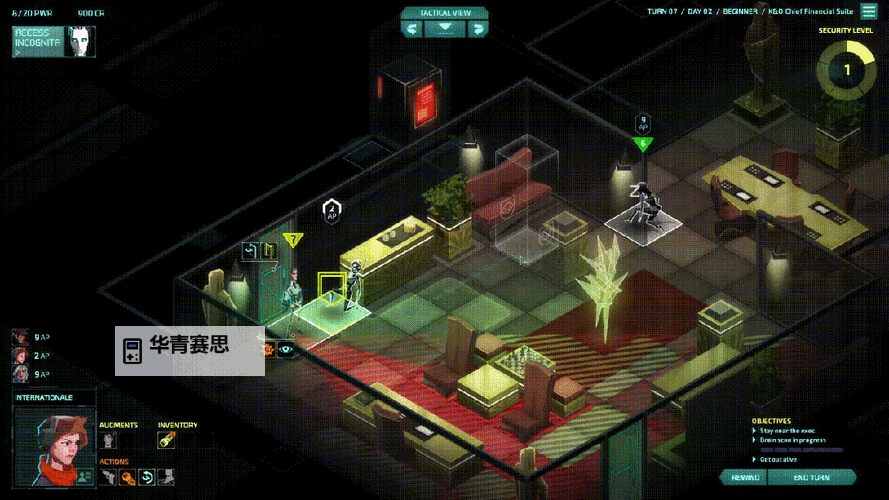The height and width of the screenshot is (500, 889).
Task: Use the orange tool action icon
Action: pos(127,477)
